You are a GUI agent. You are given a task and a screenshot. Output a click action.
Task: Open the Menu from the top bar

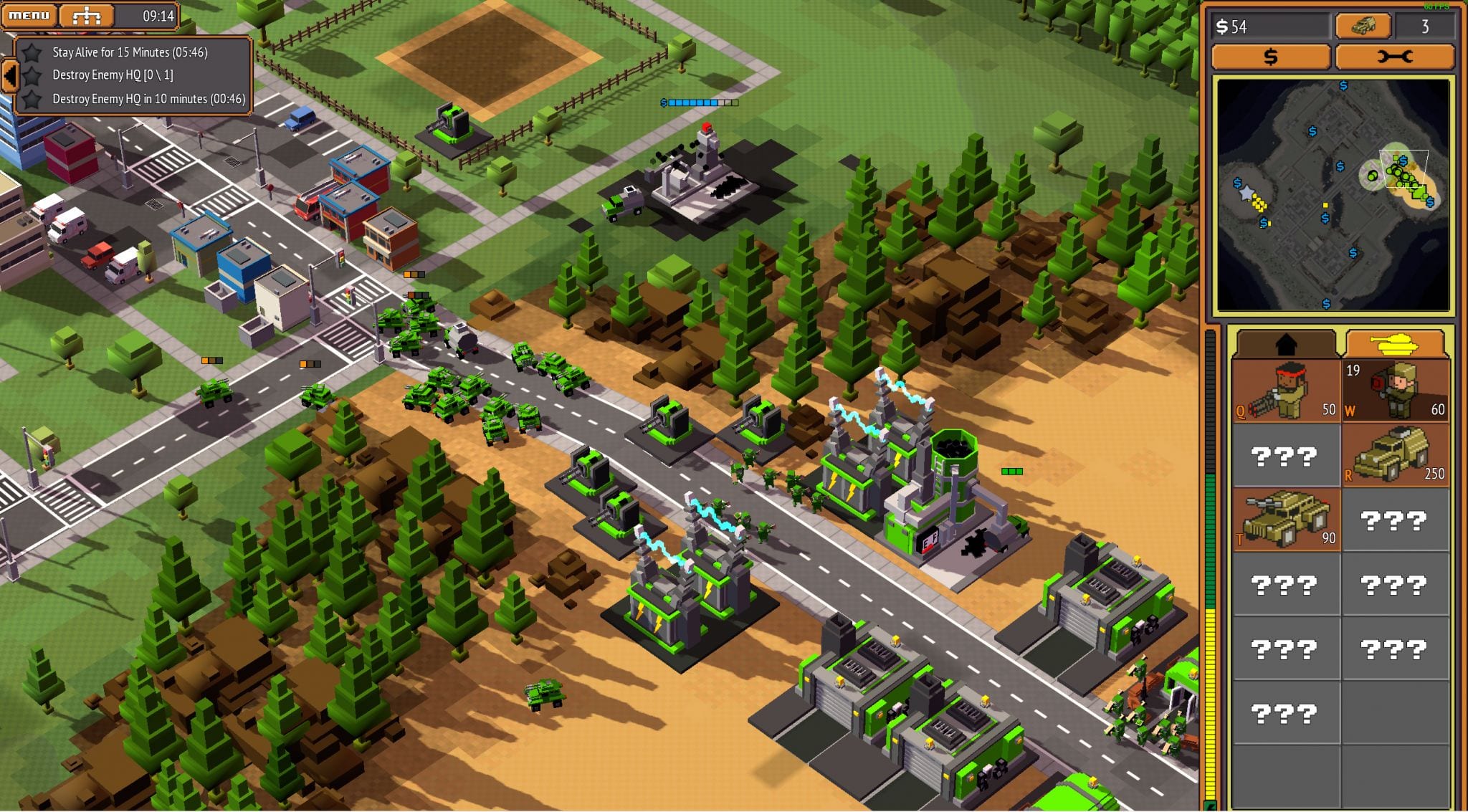(x=30, y=15)
